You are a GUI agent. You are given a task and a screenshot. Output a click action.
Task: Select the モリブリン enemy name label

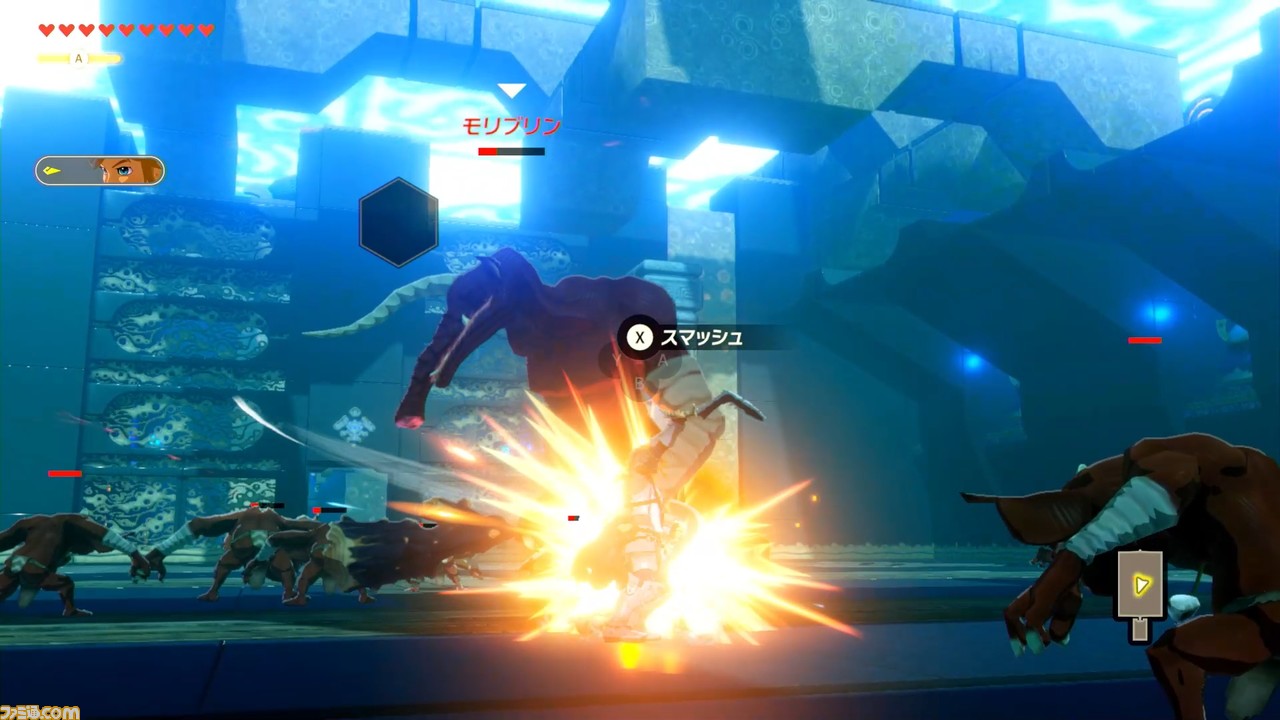click(513, 125)
